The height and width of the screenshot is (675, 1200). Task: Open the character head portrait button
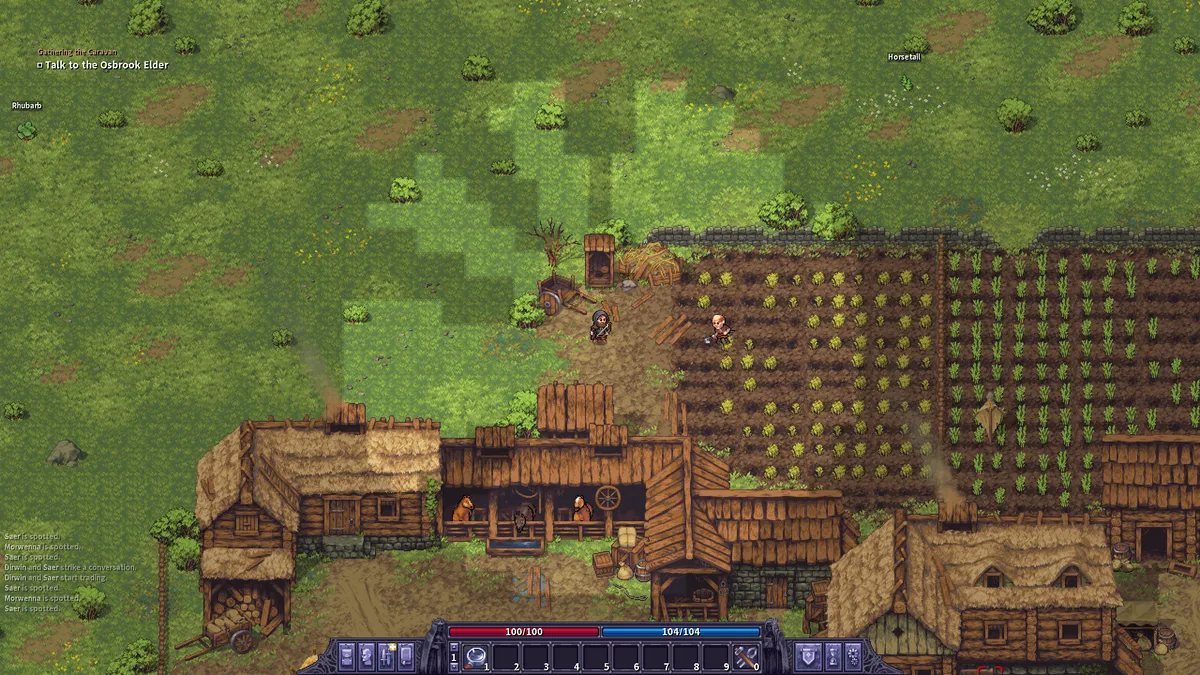pyautogui.click(x=366, y=656)
